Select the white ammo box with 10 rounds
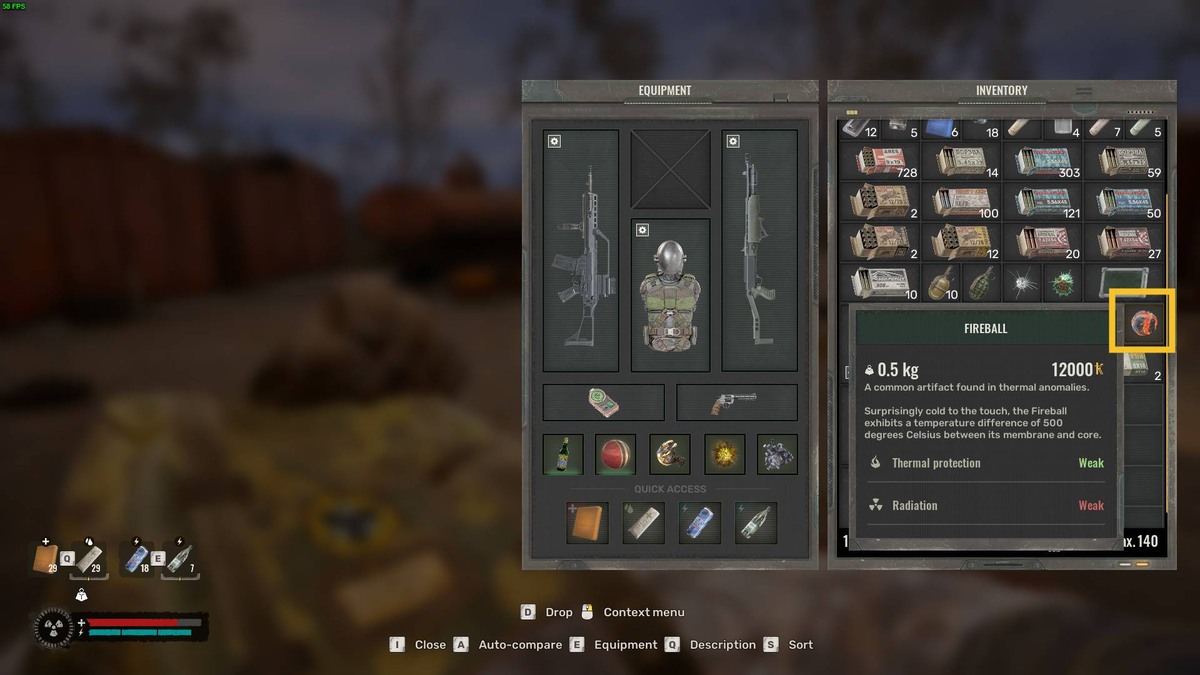This screenshot has width=1200, height=675. pyautogui.click(x=878, y=282)
